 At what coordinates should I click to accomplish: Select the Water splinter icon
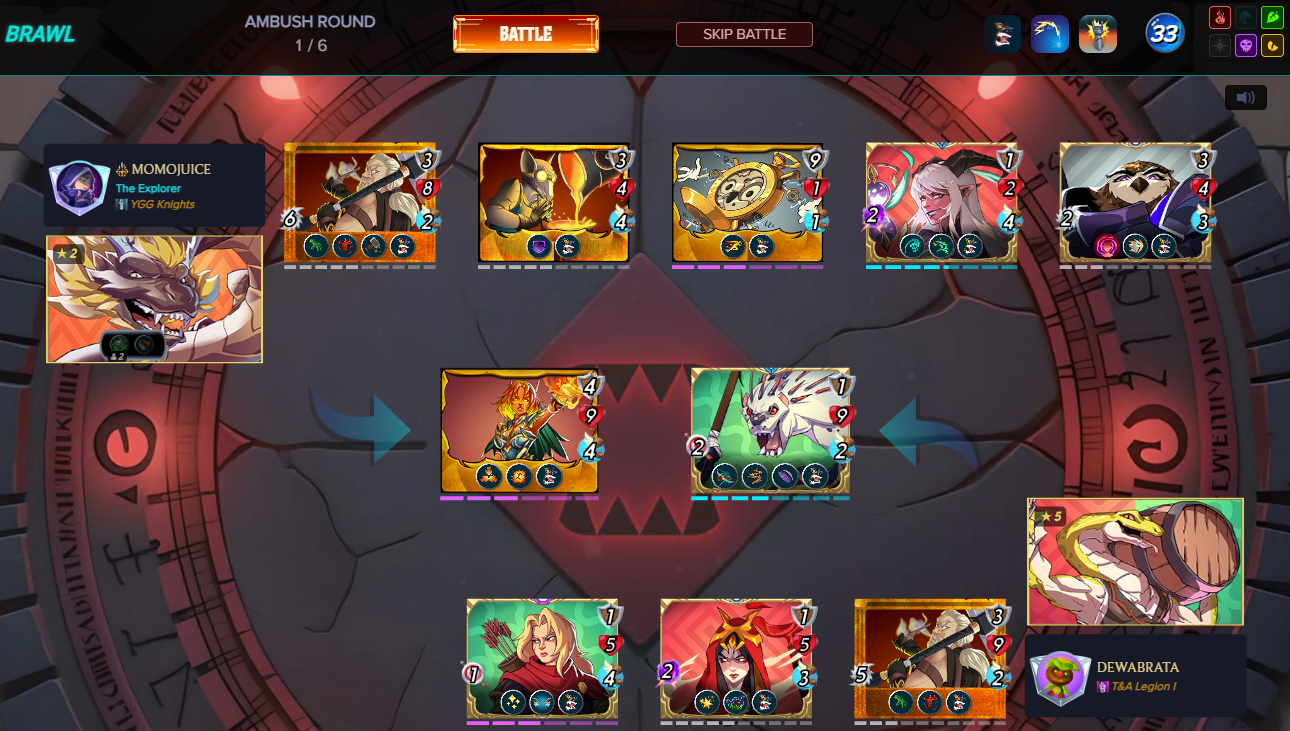1246,17
